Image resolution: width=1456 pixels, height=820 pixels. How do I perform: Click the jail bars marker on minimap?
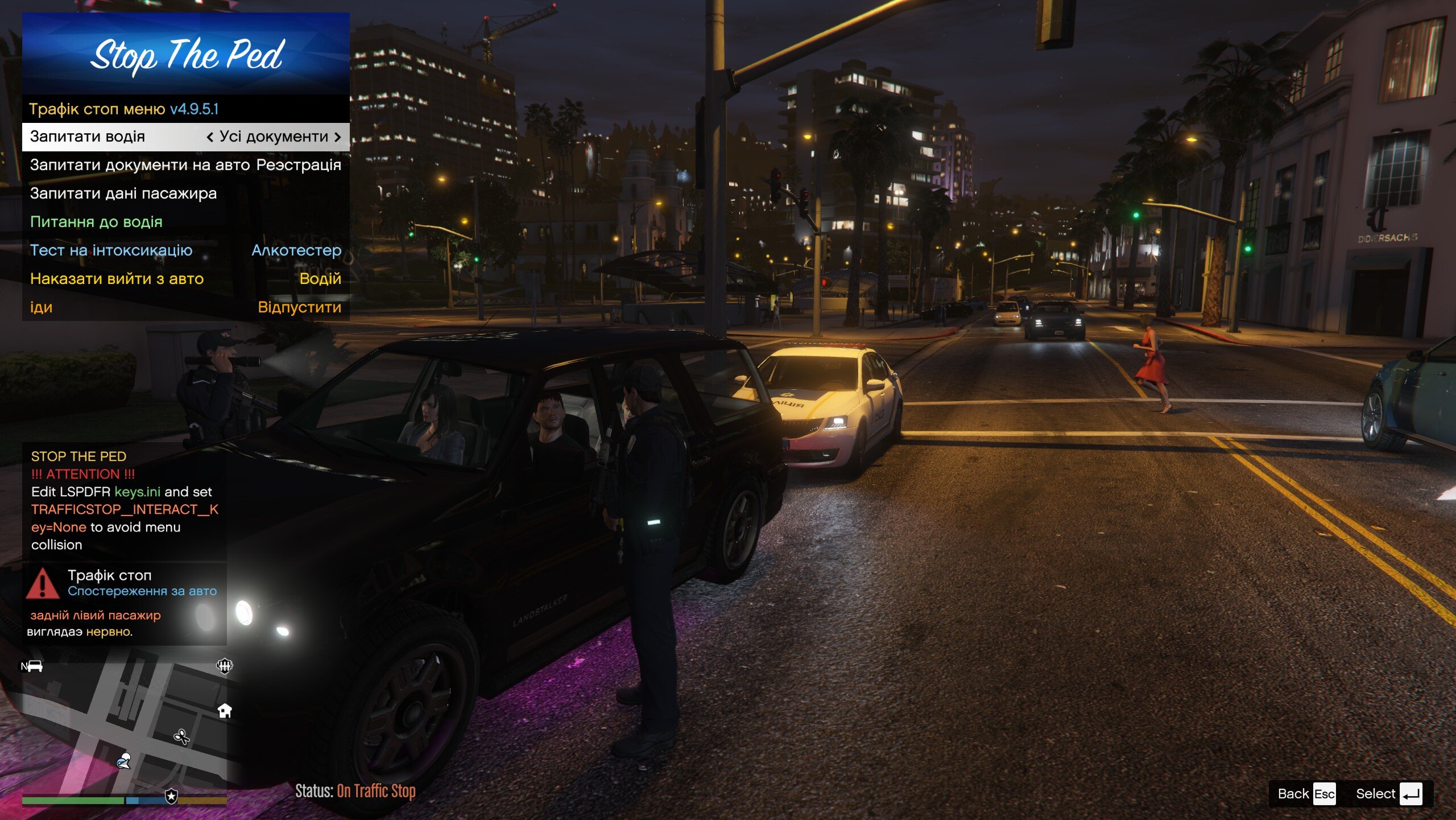225,666
